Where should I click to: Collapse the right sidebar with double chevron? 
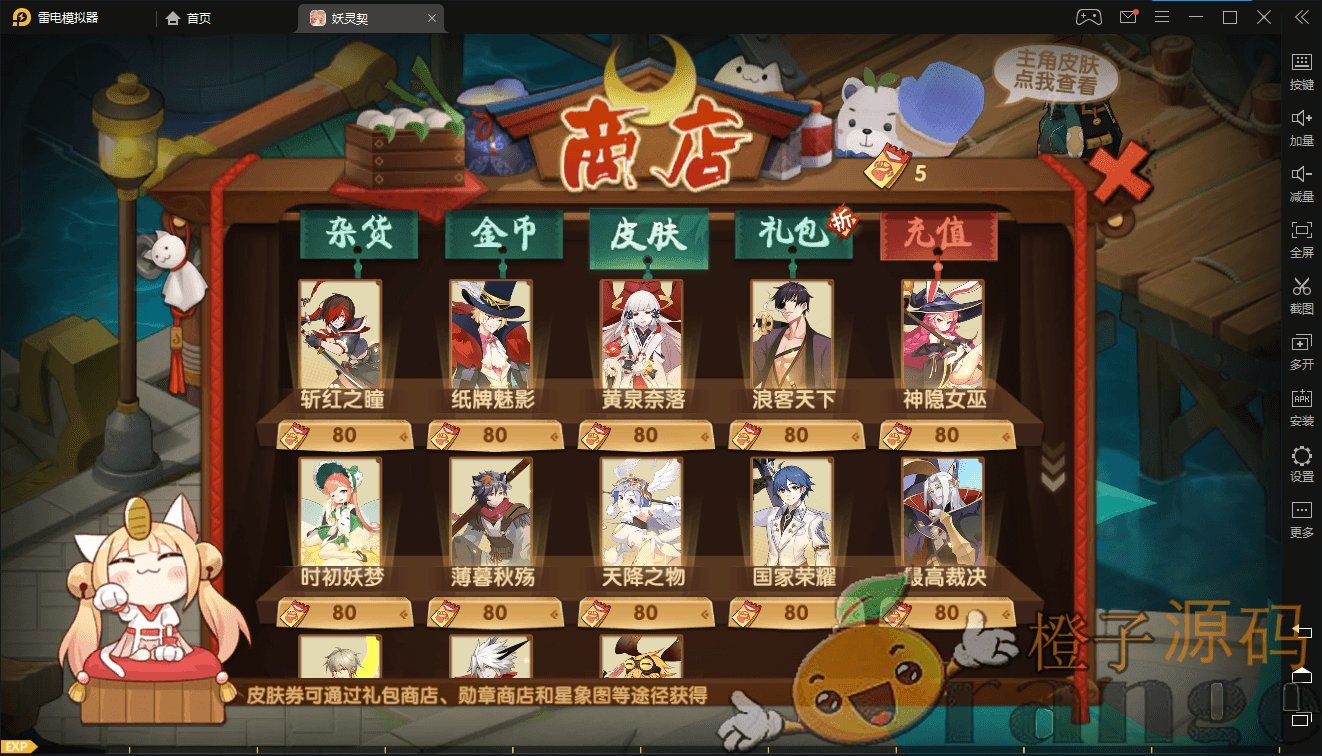1303,16
